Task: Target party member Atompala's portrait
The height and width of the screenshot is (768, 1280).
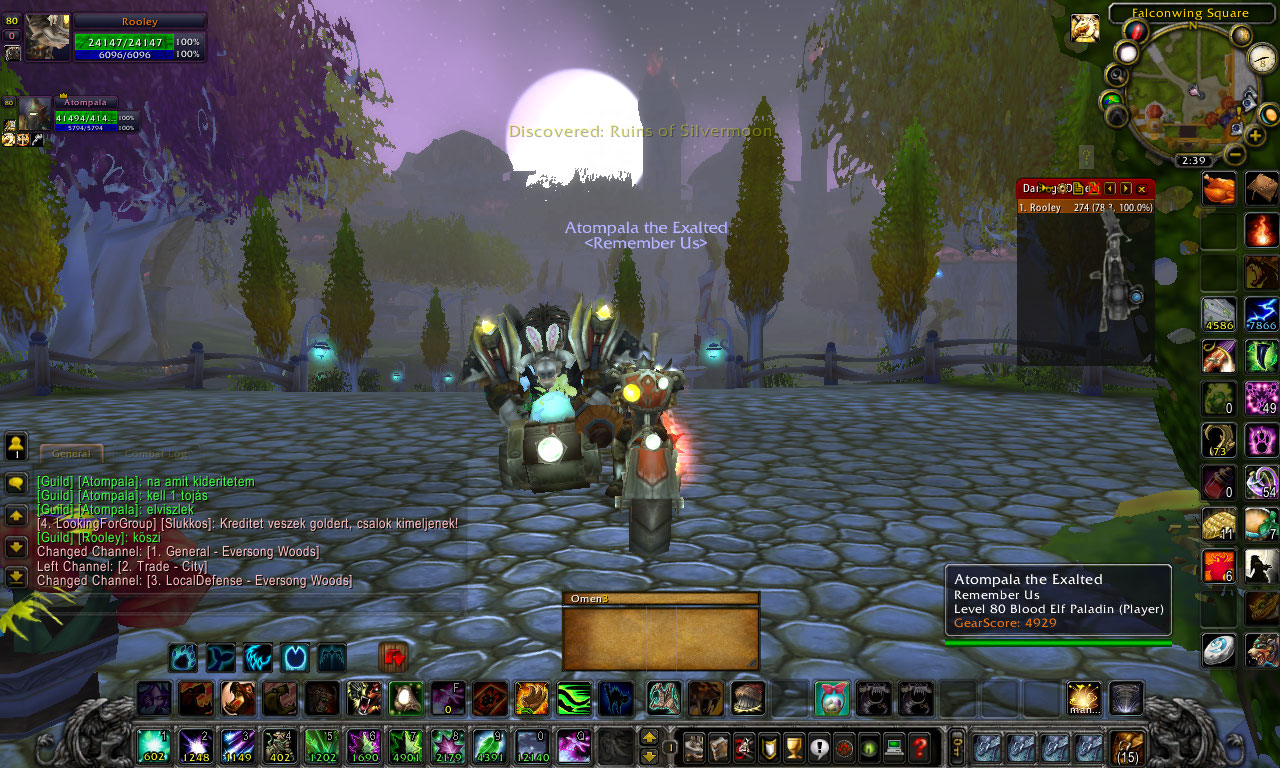Action: (x=34, y=114)
